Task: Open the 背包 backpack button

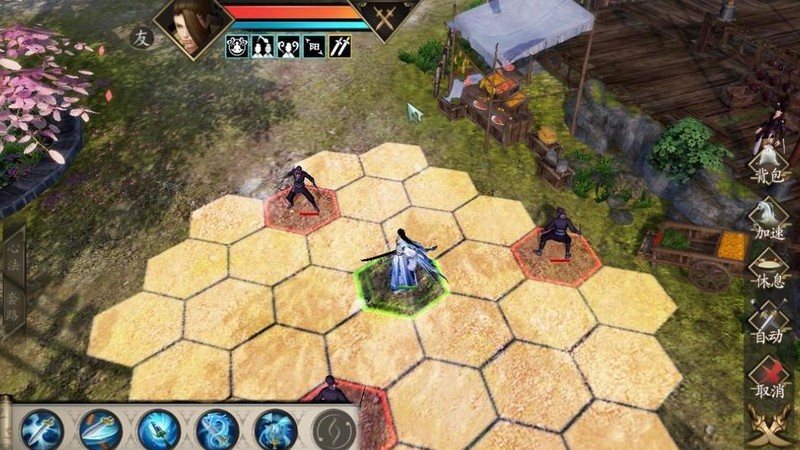Action: click(x=769, y=168)
